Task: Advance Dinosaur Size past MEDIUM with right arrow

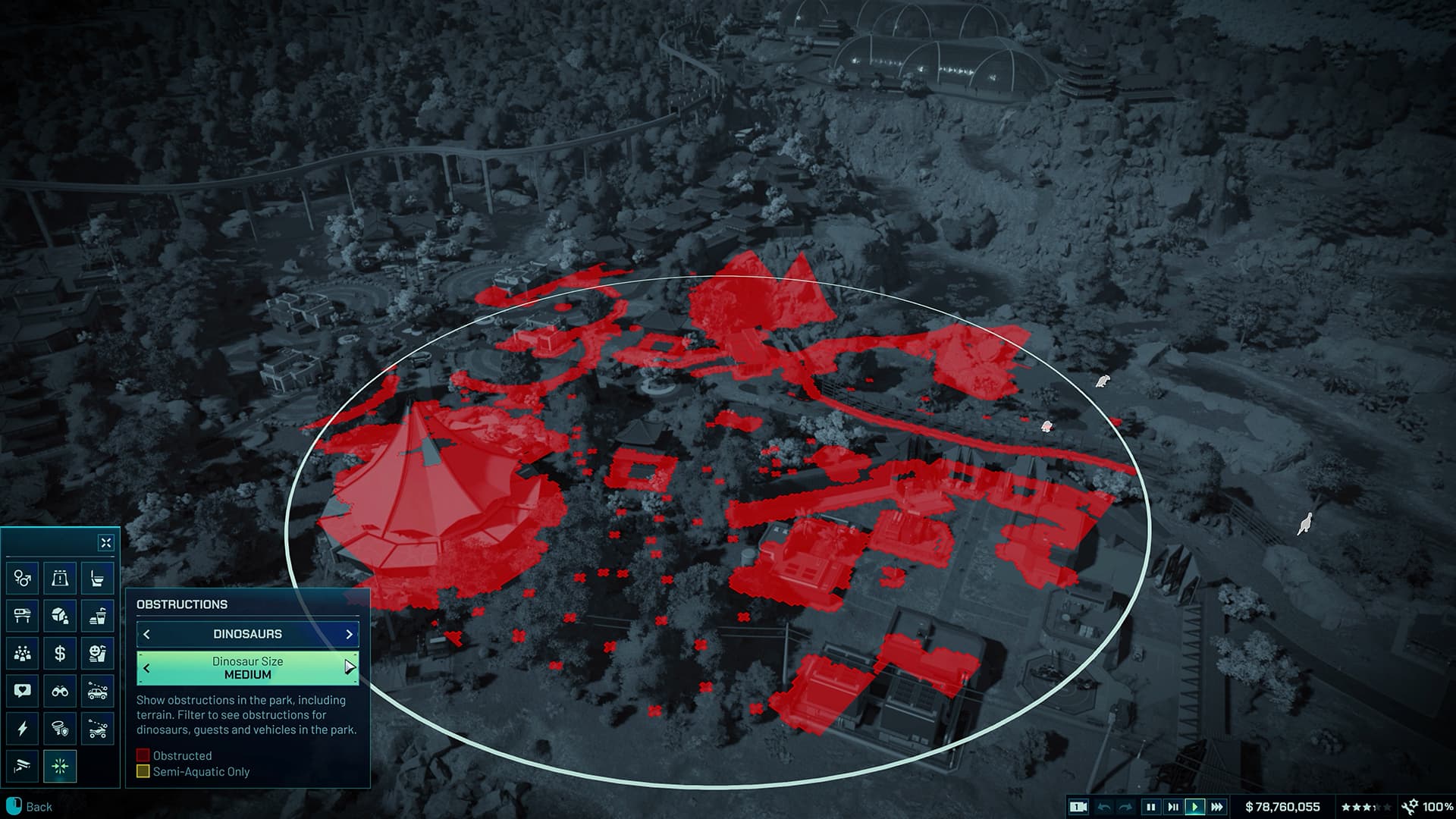Action: point(349,668)
